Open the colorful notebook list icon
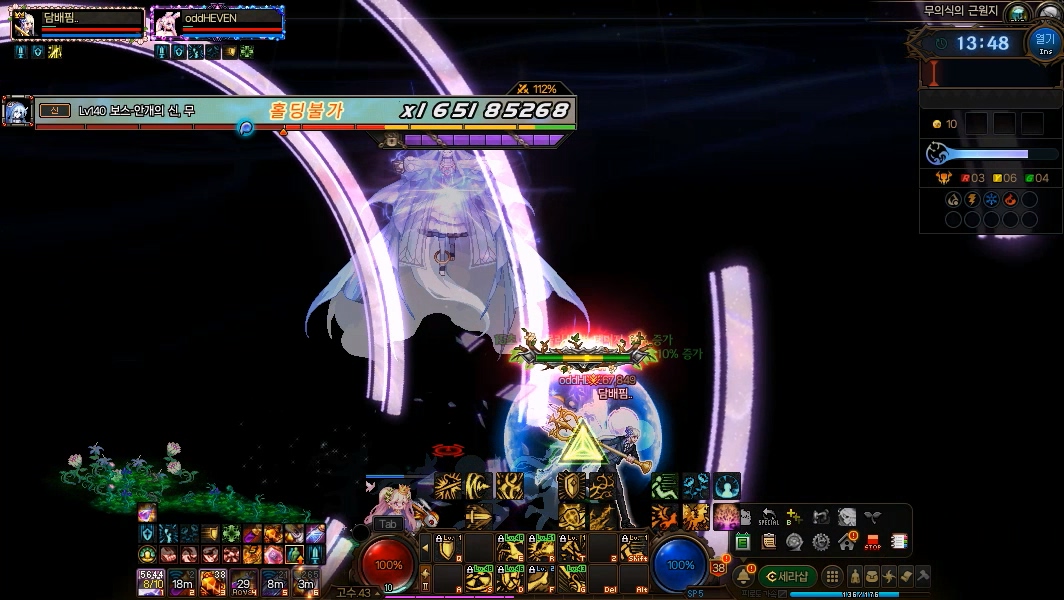The height and width of the screenshot is (600, 1064). click(899, 542)
